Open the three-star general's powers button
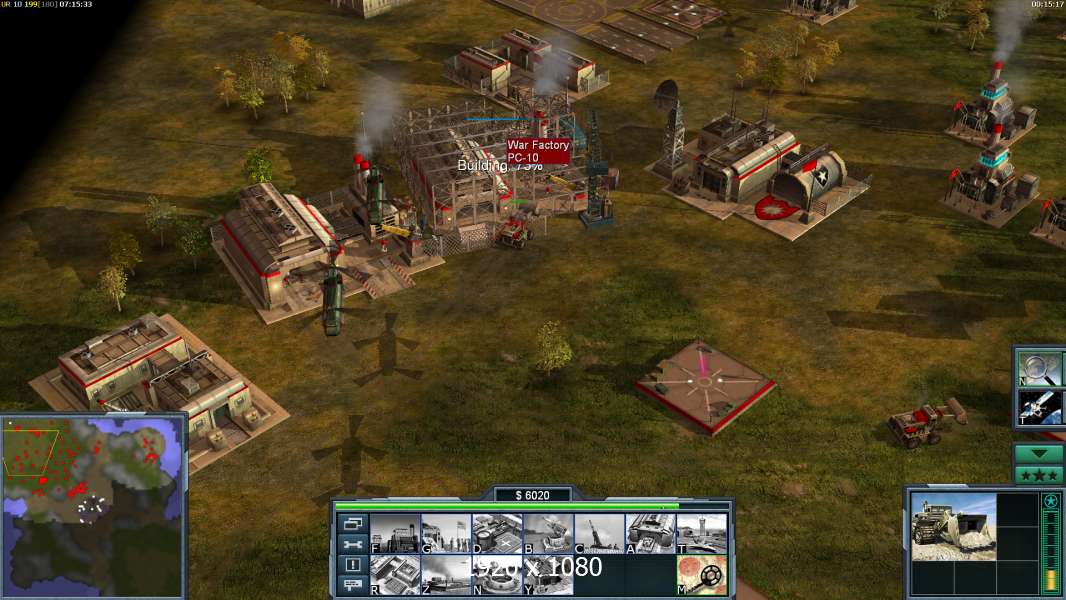The width and height of the screenshot is (1066, 600). click(1039, 475)
